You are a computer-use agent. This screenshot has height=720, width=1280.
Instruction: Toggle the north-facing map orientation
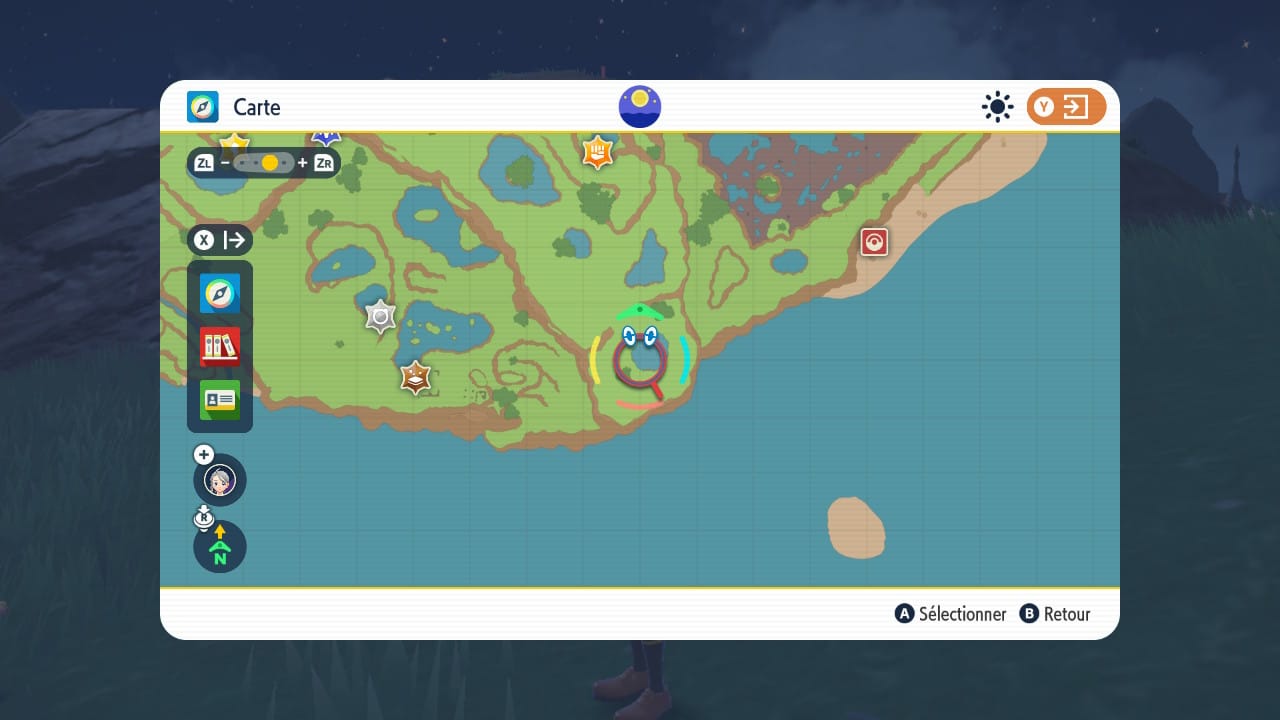(x=220, y=547)
